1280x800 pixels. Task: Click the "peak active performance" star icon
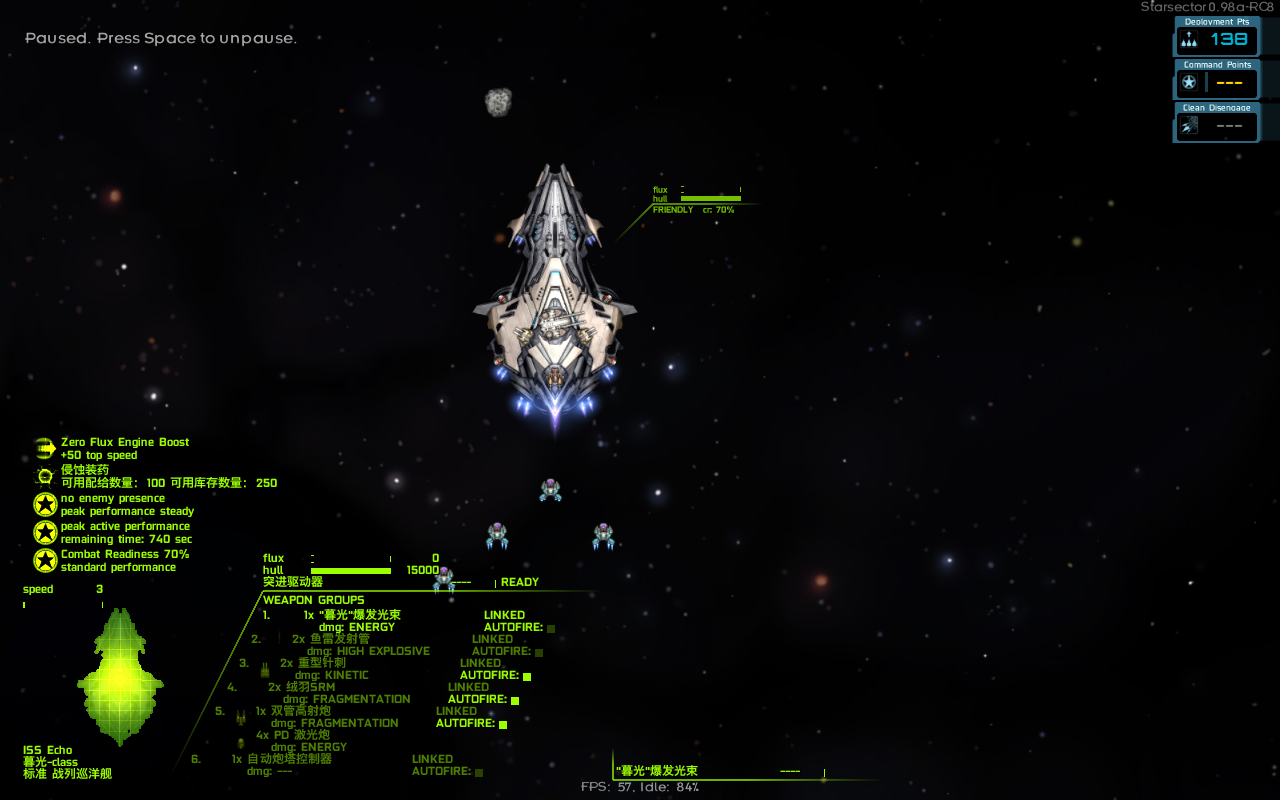tap(44, 532)
